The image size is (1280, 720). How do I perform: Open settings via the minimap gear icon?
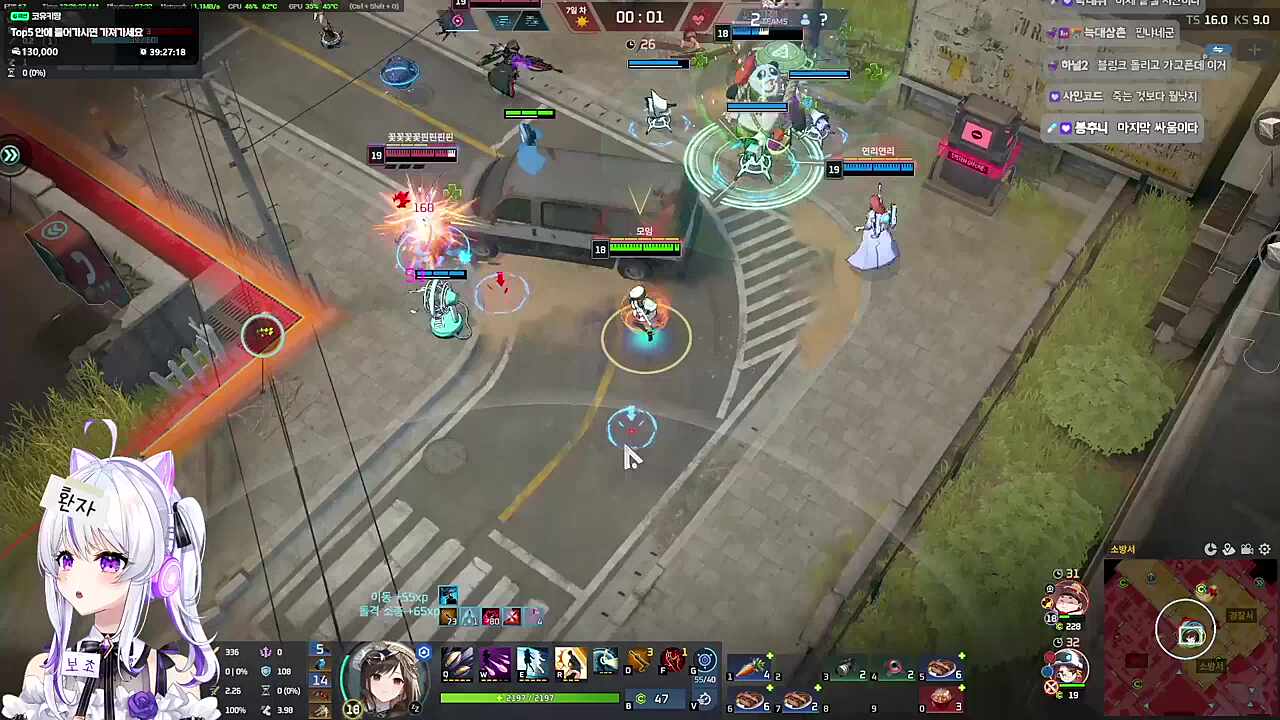(x=1265, y=549)
